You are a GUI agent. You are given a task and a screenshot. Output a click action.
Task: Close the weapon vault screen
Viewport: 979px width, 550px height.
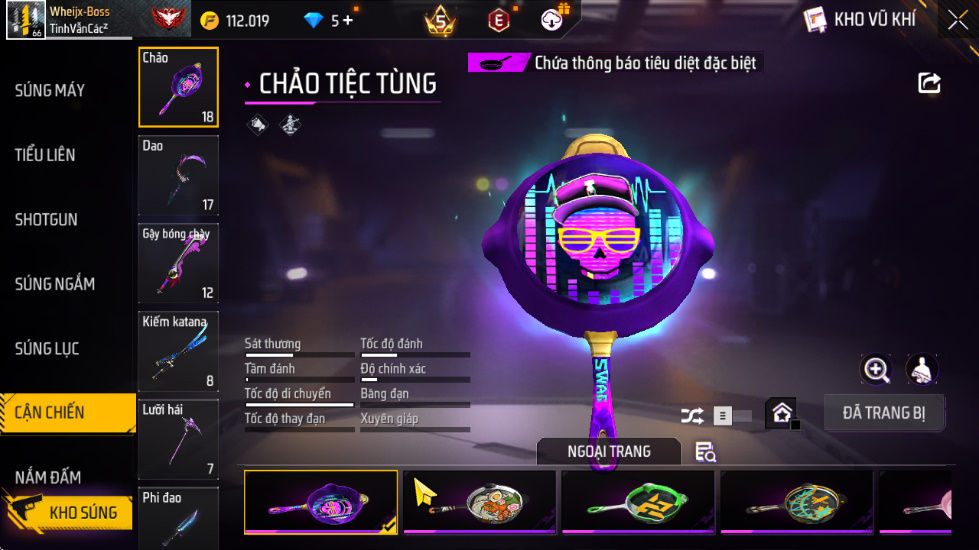(x=957, y=20)
